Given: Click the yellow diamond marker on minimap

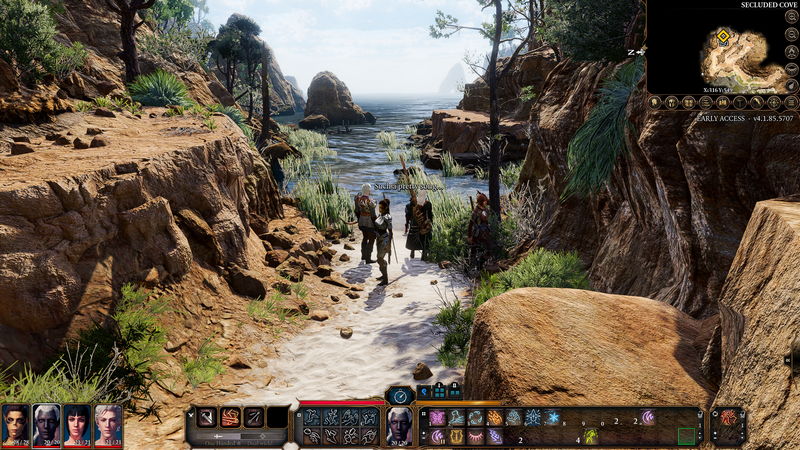Looking at the screenshot, I should [x=723, y=36].
